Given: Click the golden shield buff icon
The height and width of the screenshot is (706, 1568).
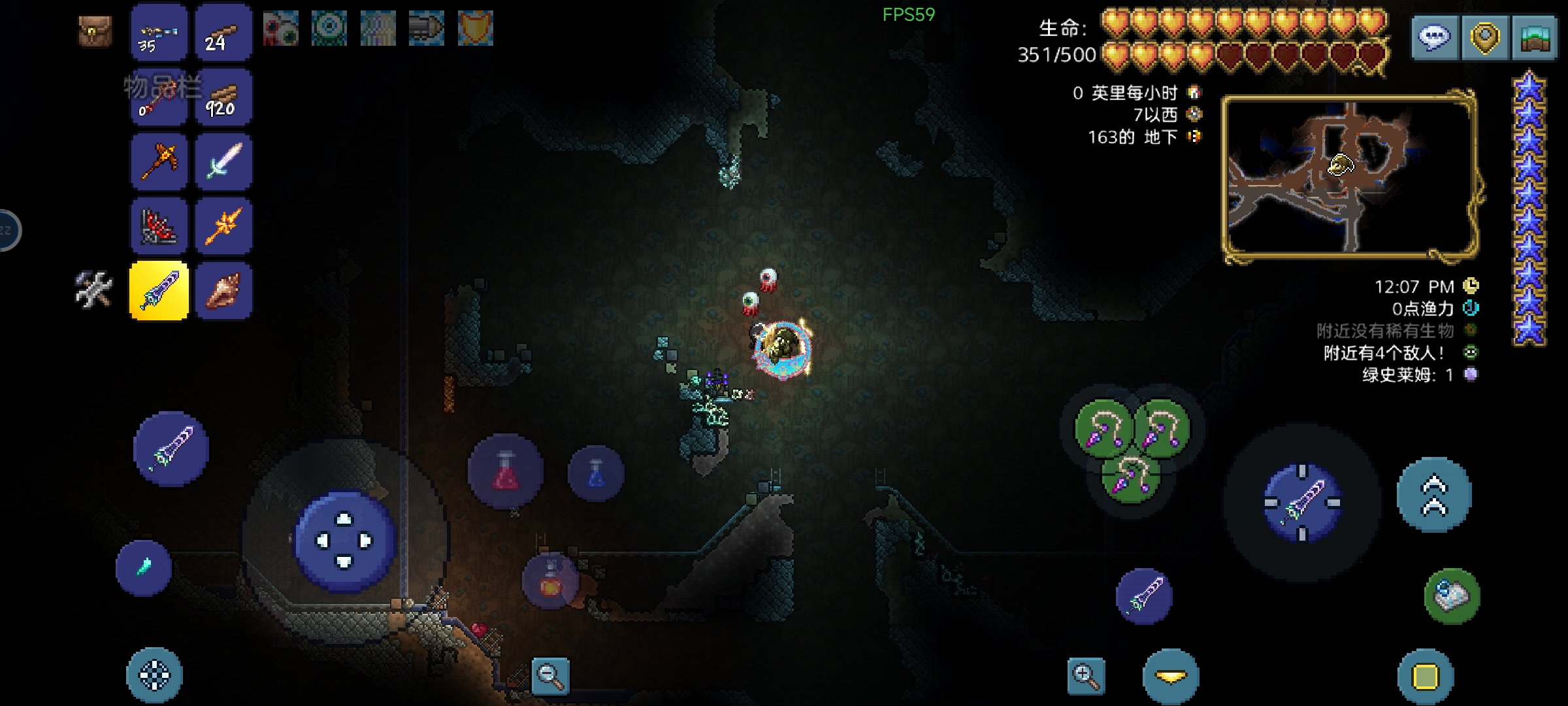Looking at the screenshot, I should [x=475, y=29].
